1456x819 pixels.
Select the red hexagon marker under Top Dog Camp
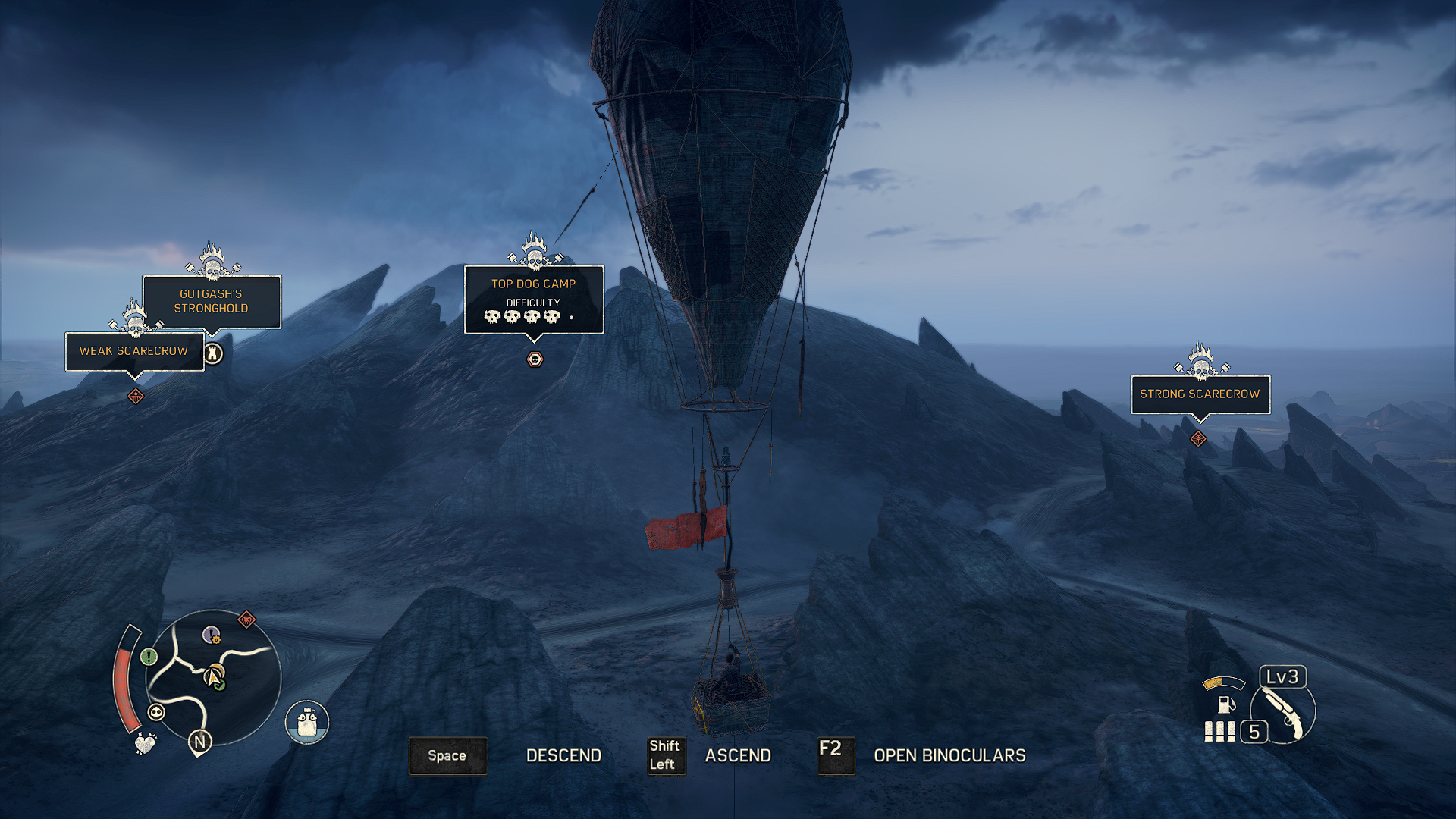tap(535, 359)
